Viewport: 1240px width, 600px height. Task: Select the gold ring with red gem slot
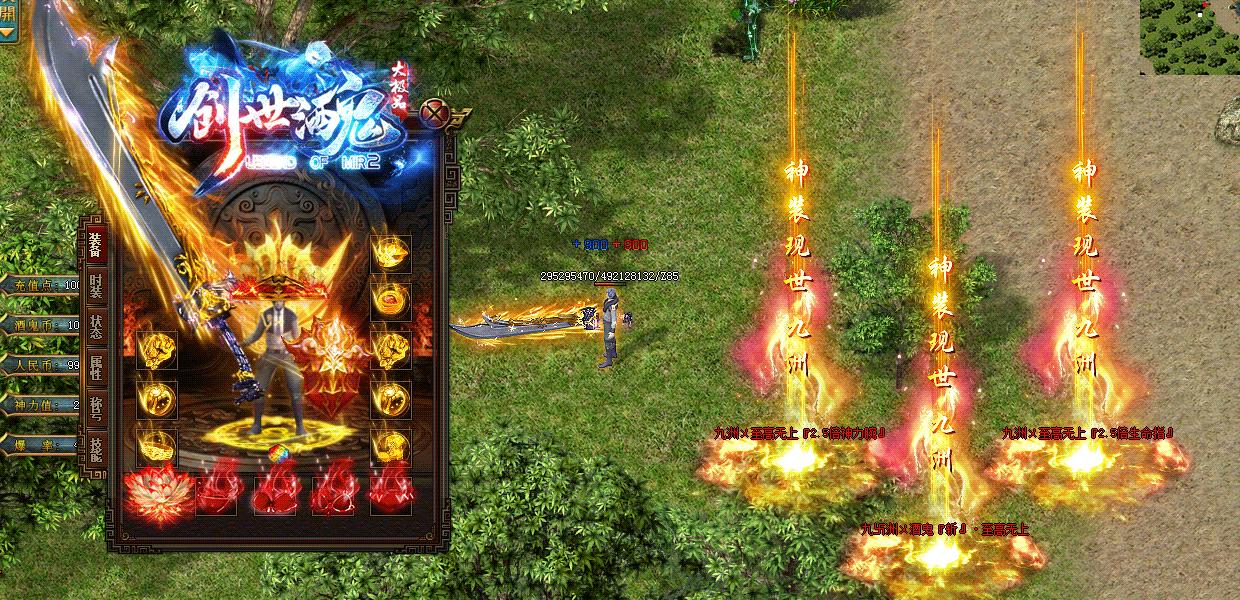pyautogui.click(x=390, y=298)
